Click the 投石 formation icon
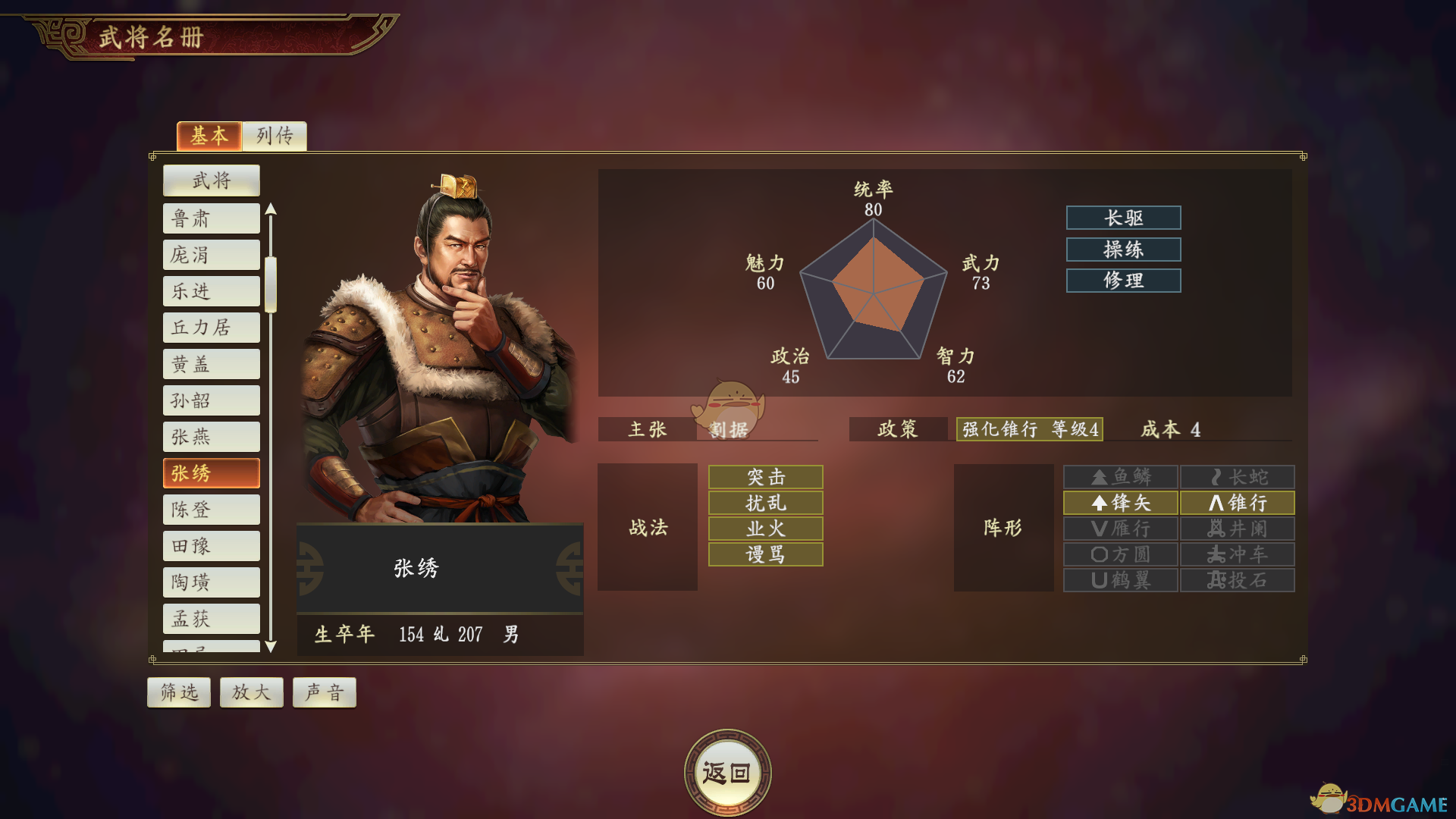 pyautogui.click(x=1238, y=579)
